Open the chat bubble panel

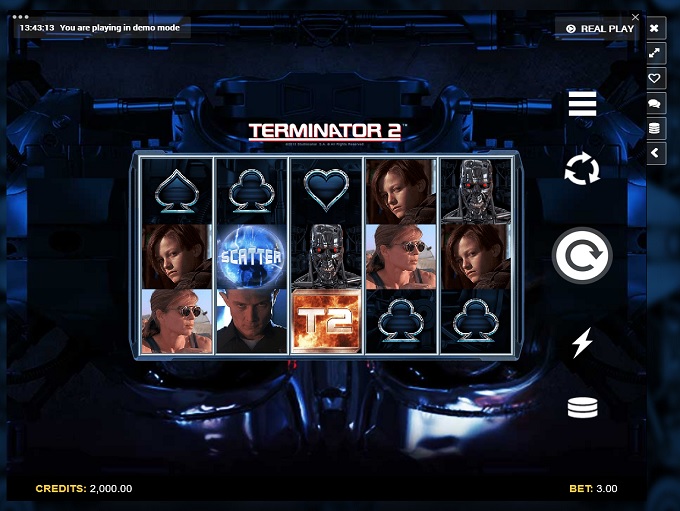(655, 103)
